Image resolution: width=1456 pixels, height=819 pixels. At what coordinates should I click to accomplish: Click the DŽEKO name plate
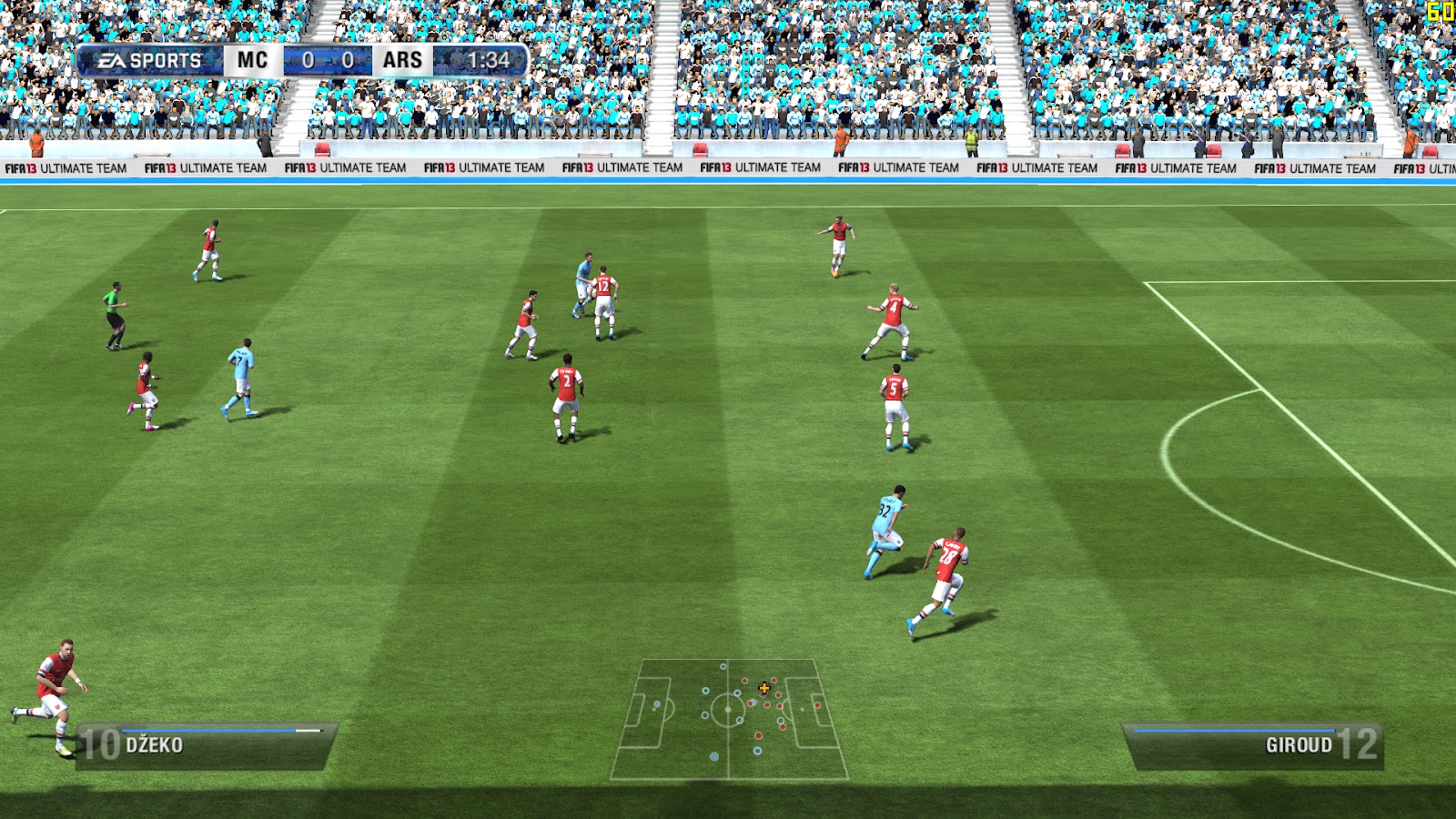pyautogui.click(x=155, y=743)
